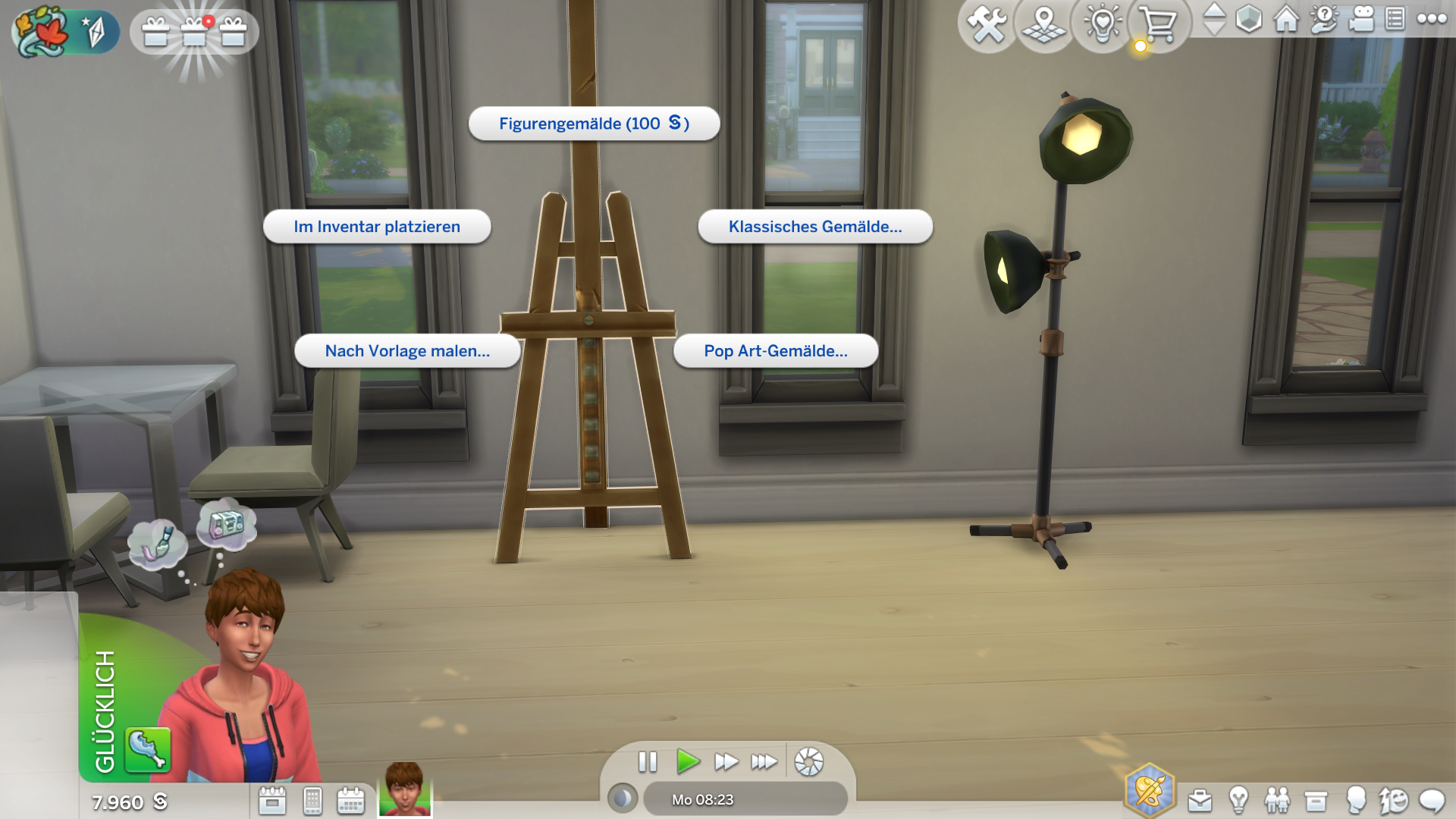Open the career briefcase panel
The image size is (1456, 819).
point(1200,801)
